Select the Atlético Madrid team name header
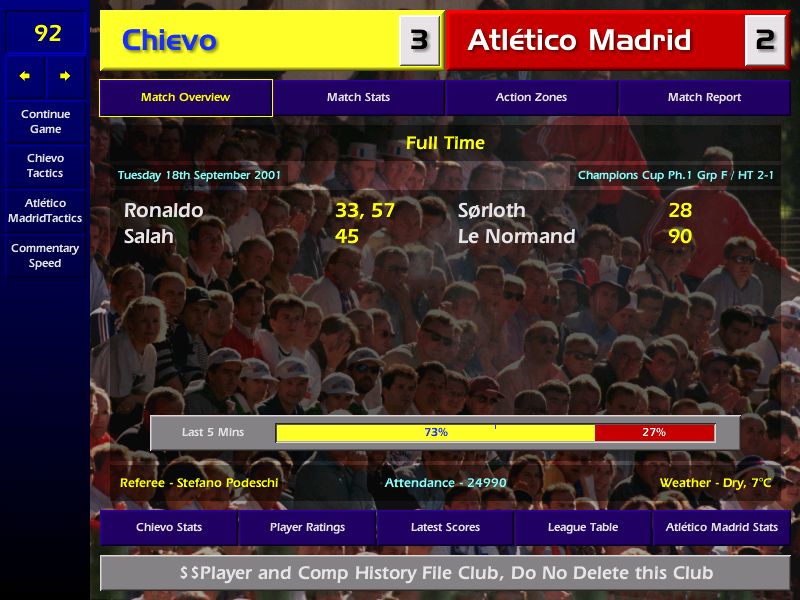This screenshot has width=800, height=600. click(579, 41)
